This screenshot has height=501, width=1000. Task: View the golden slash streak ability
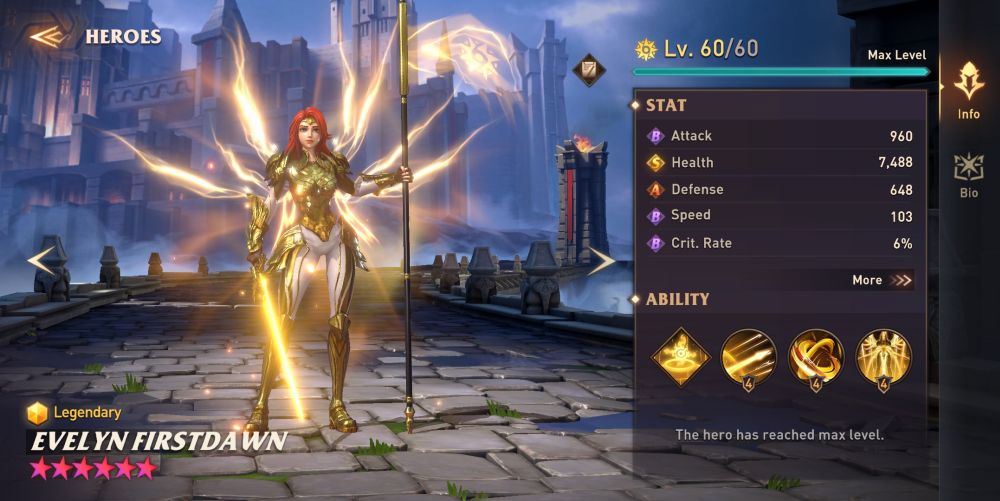click(x=748, y=356)
